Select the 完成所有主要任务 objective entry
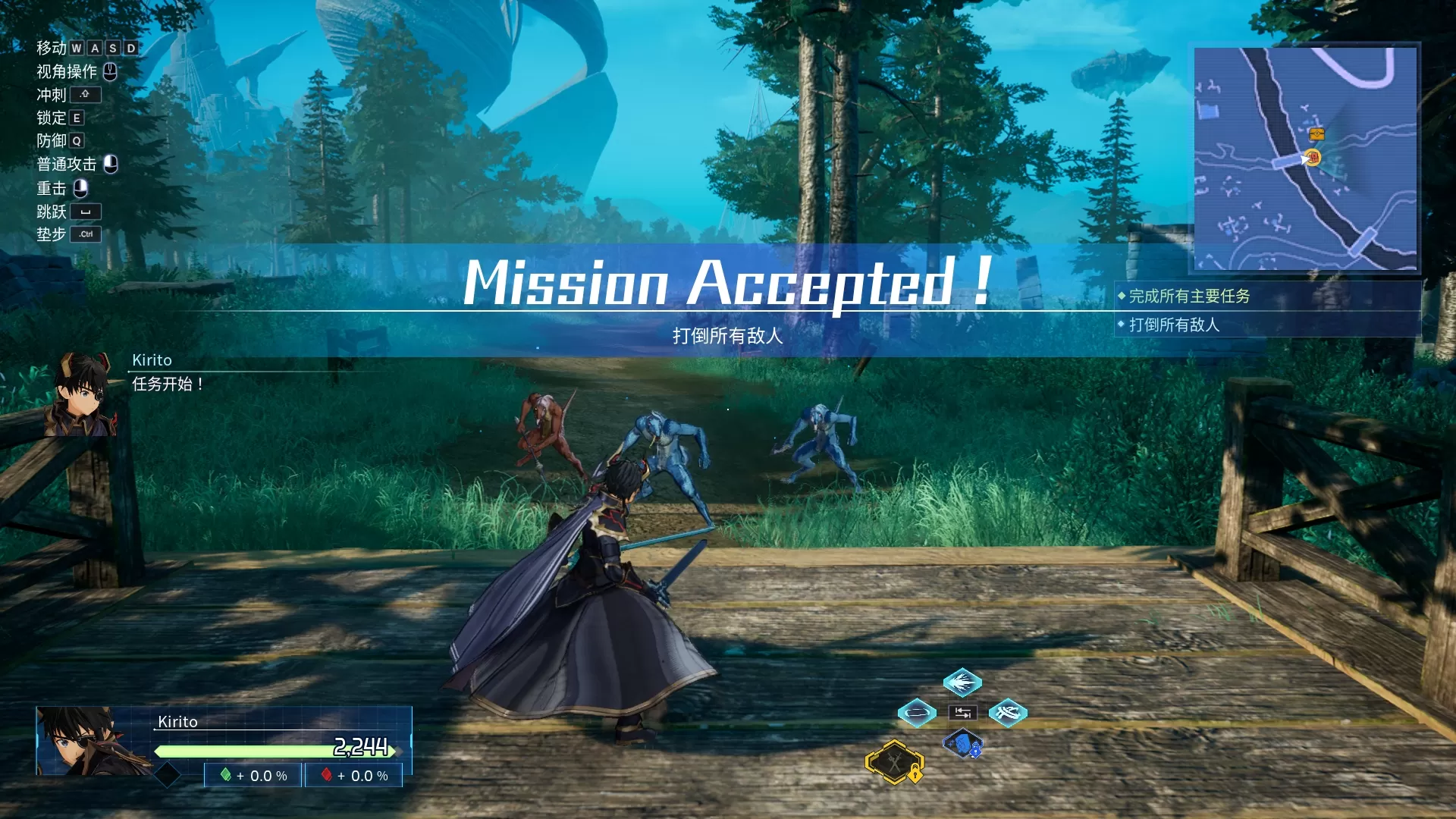Image resolution: width=1456 pixels, height=819 pixels. 1189,296
